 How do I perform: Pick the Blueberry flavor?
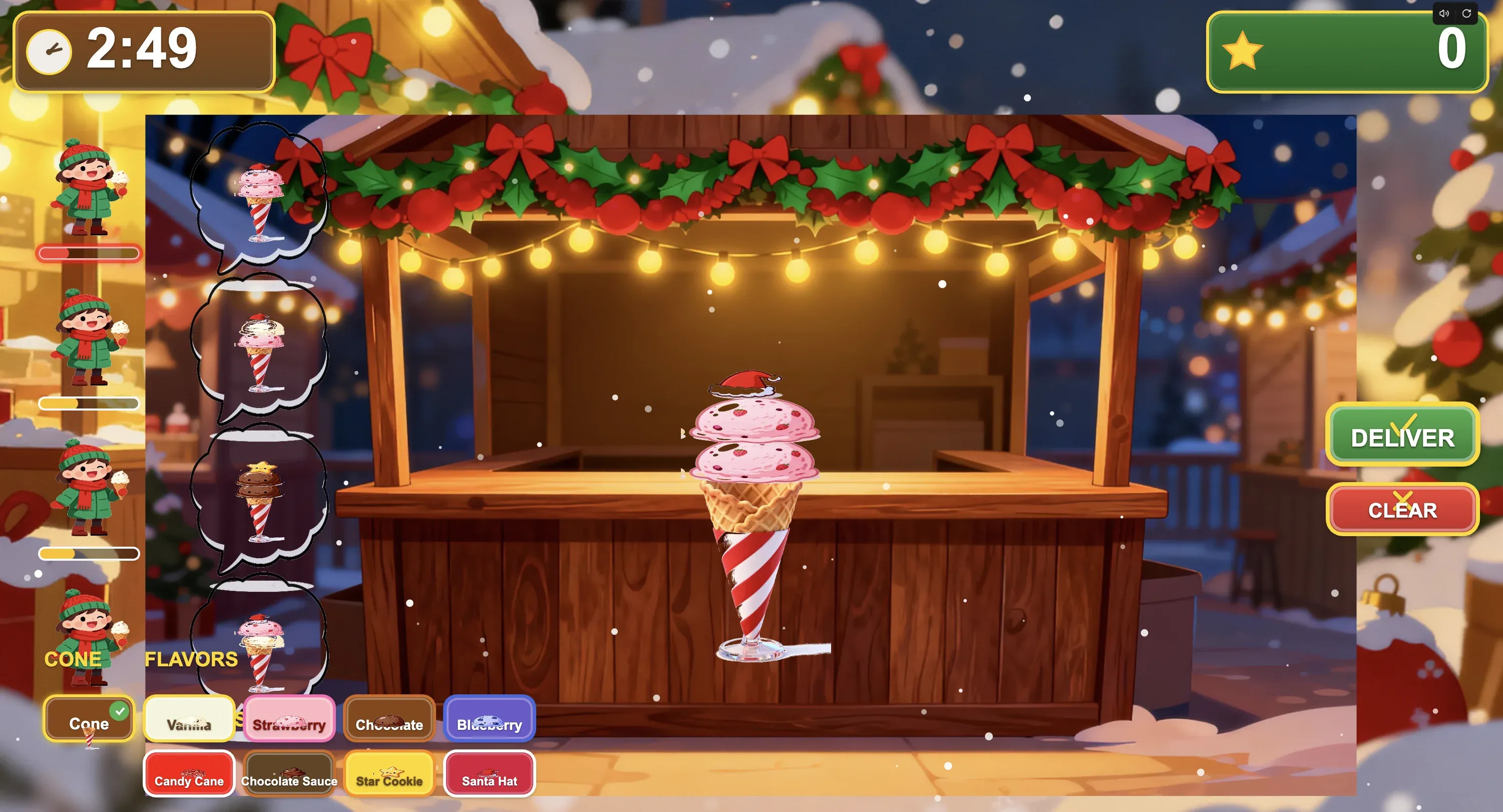[489, 720]
